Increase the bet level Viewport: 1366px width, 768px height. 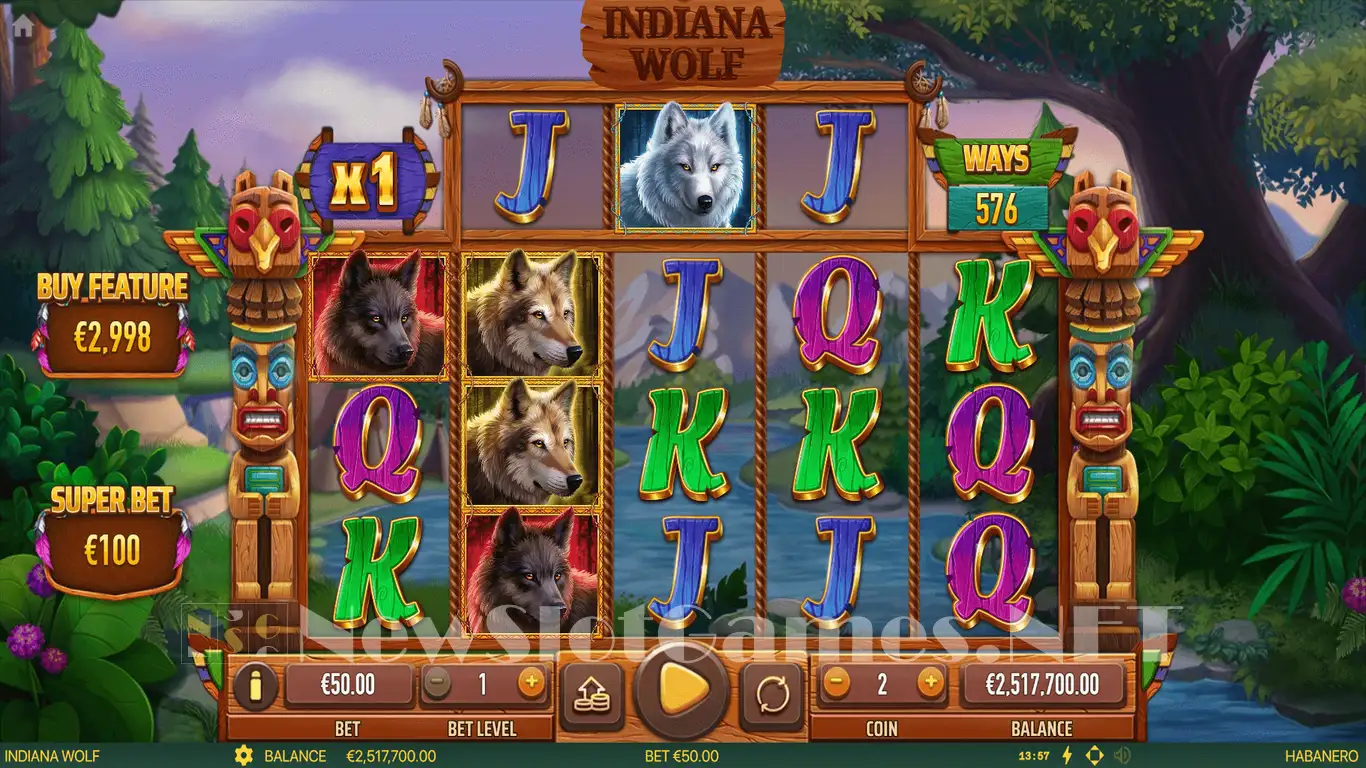pyautogui.click(x=531, y=684)
